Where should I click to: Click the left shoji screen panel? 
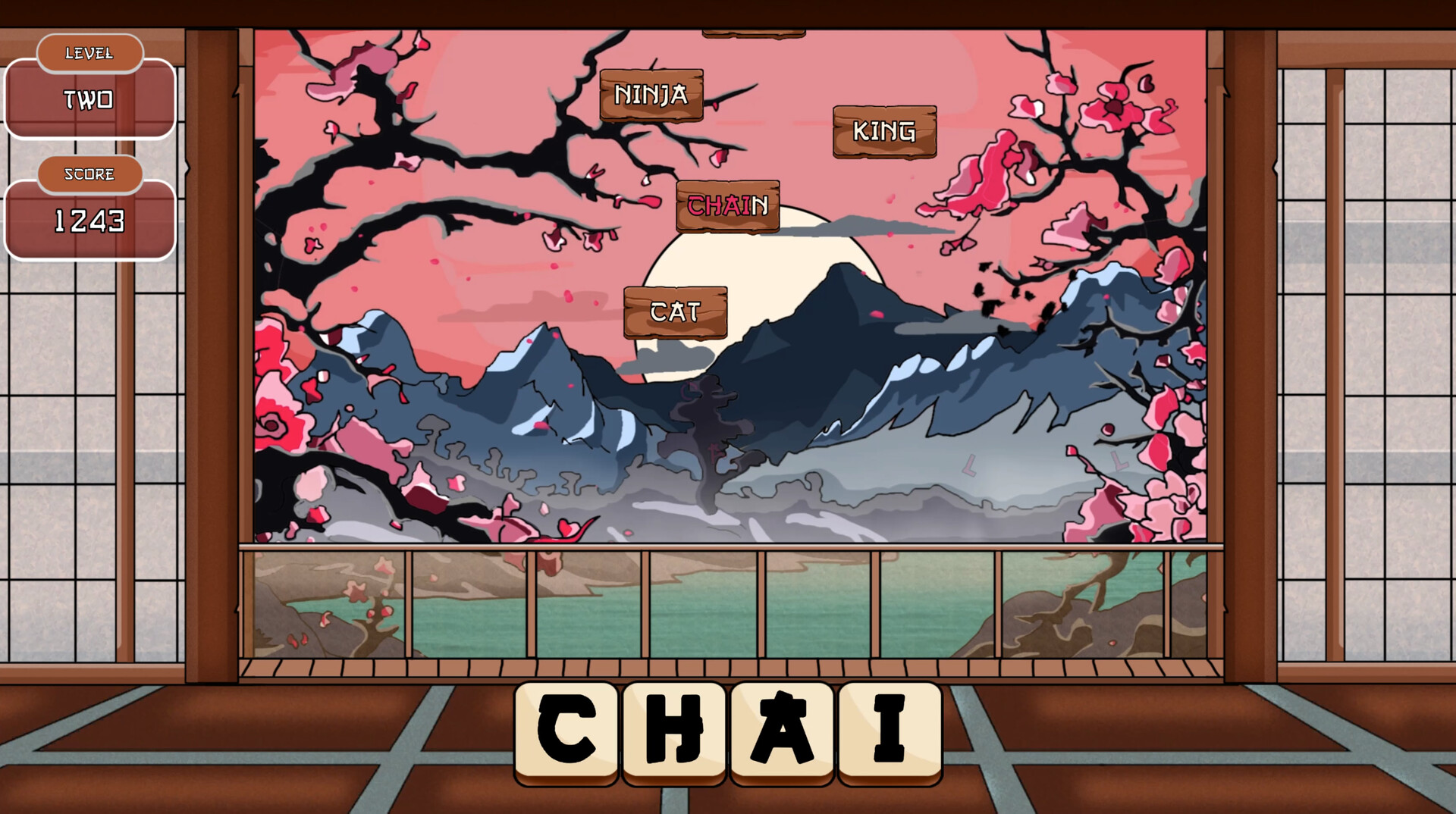click(91, 455)
